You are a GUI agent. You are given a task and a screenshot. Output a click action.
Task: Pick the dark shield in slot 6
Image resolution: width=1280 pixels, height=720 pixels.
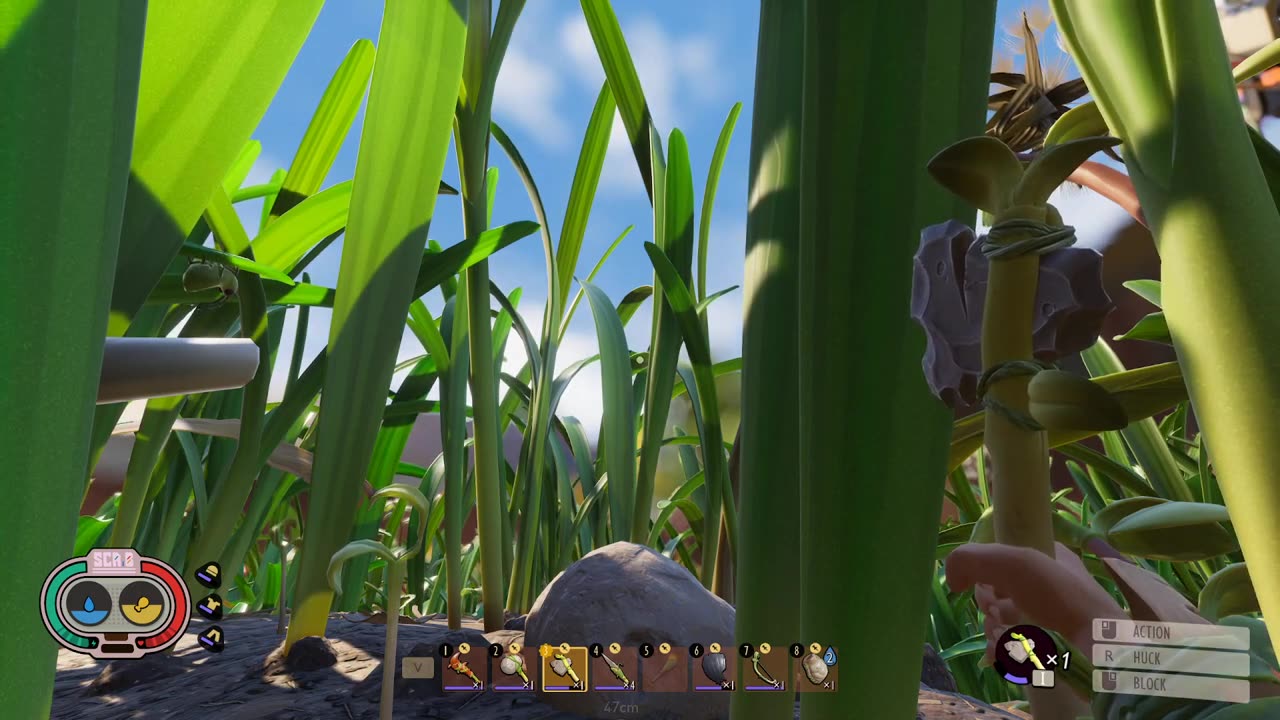(x=714, y=668)
